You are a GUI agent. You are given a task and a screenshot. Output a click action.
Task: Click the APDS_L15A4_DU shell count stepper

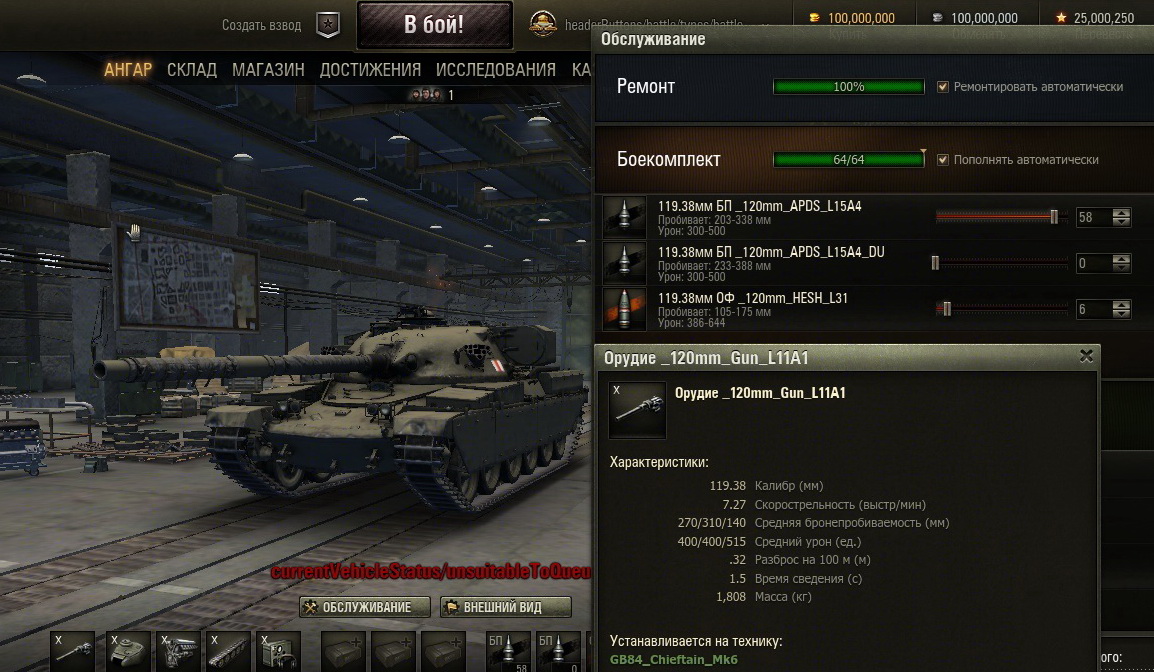tap(1122, 263)
